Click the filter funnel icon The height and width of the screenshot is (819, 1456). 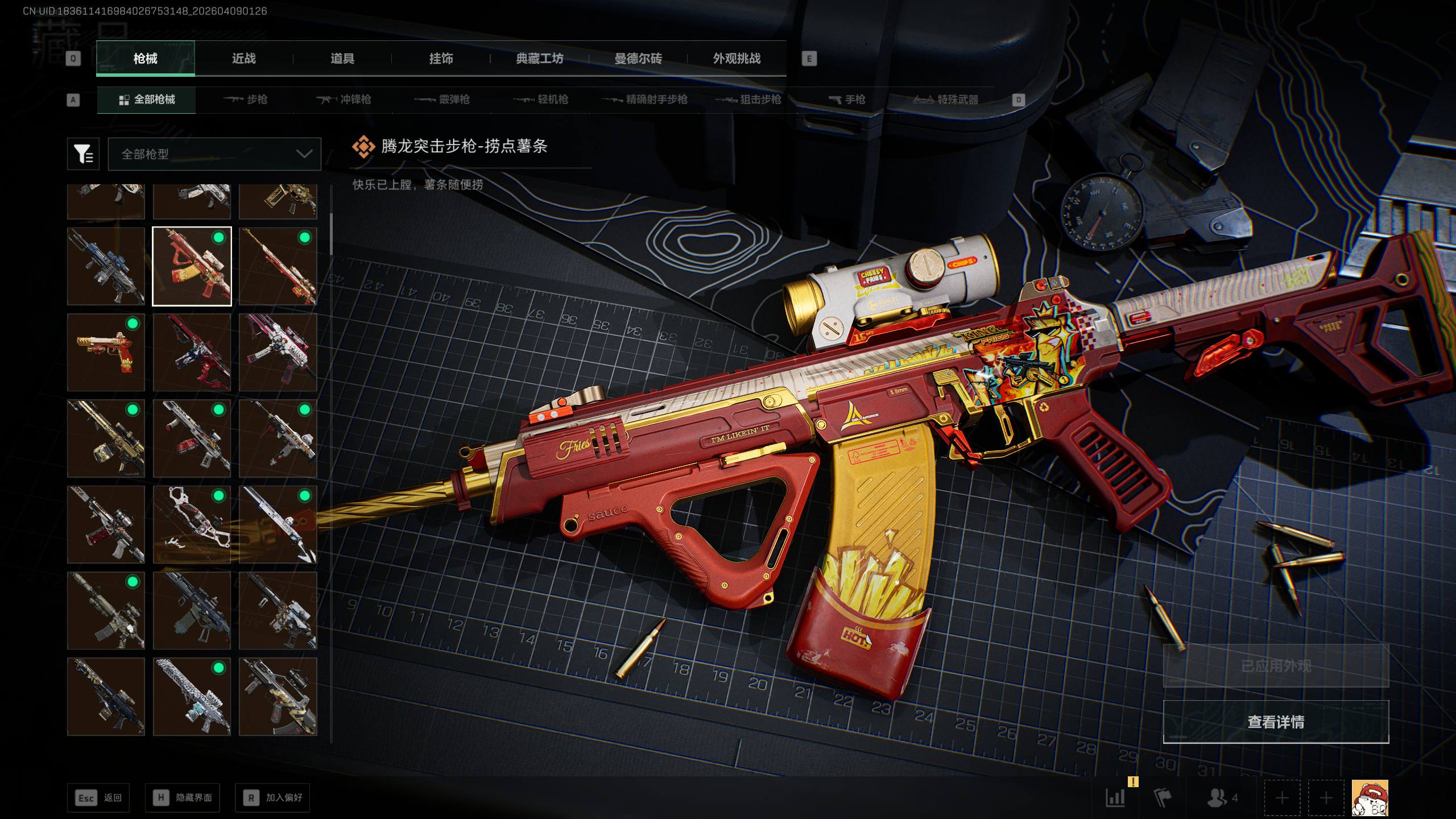(x=83, y=154)
